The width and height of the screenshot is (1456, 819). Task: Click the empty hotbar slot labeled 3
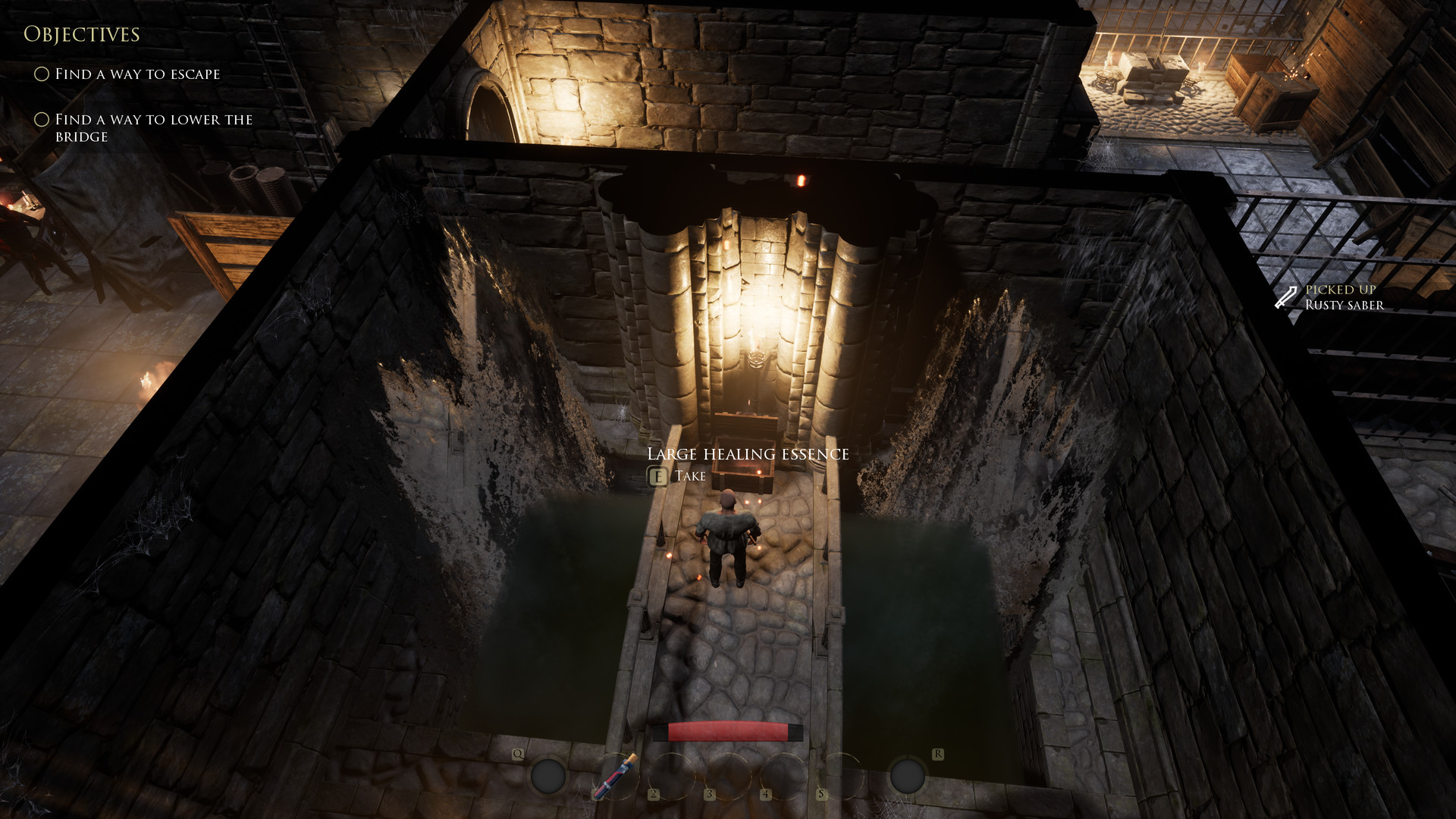coord(730,775)
